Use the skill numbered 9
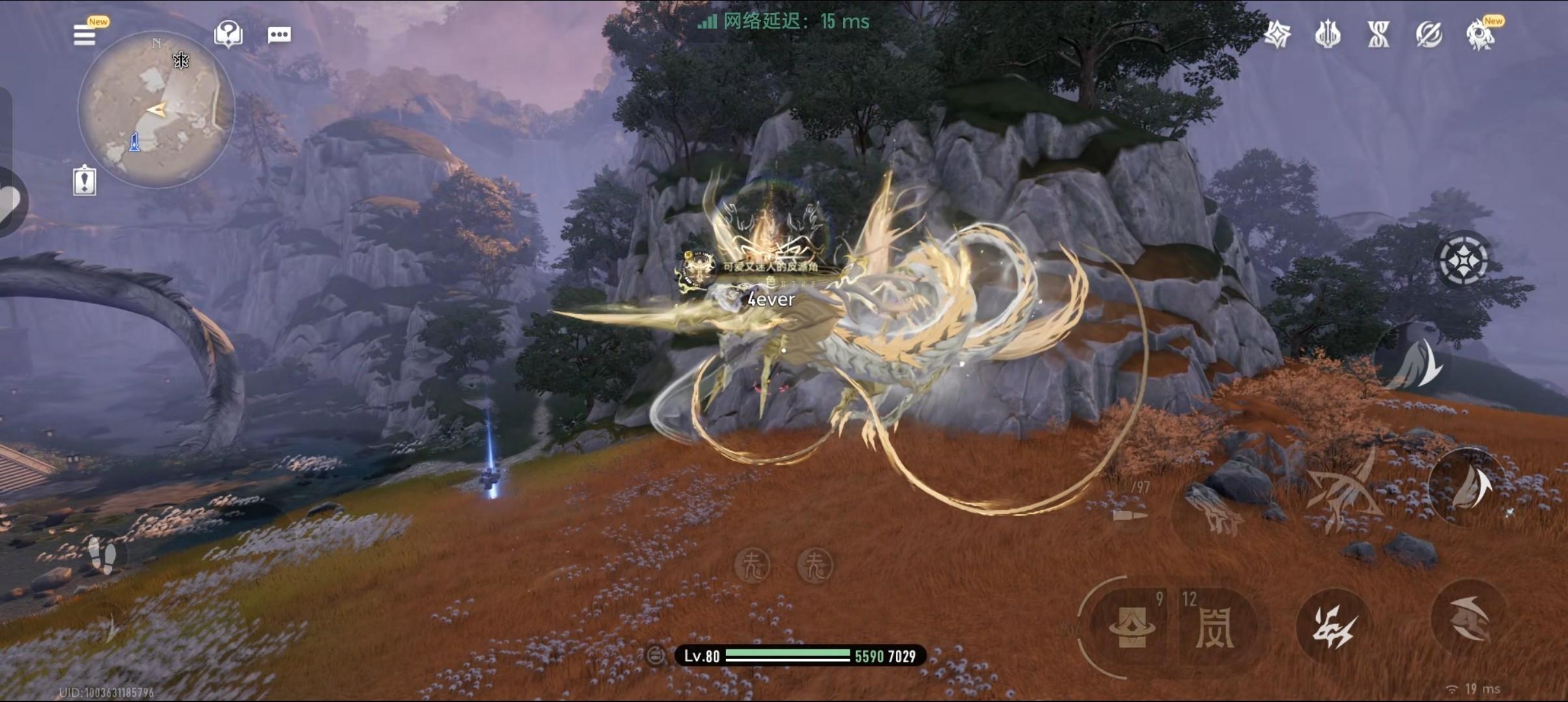 1133,627
